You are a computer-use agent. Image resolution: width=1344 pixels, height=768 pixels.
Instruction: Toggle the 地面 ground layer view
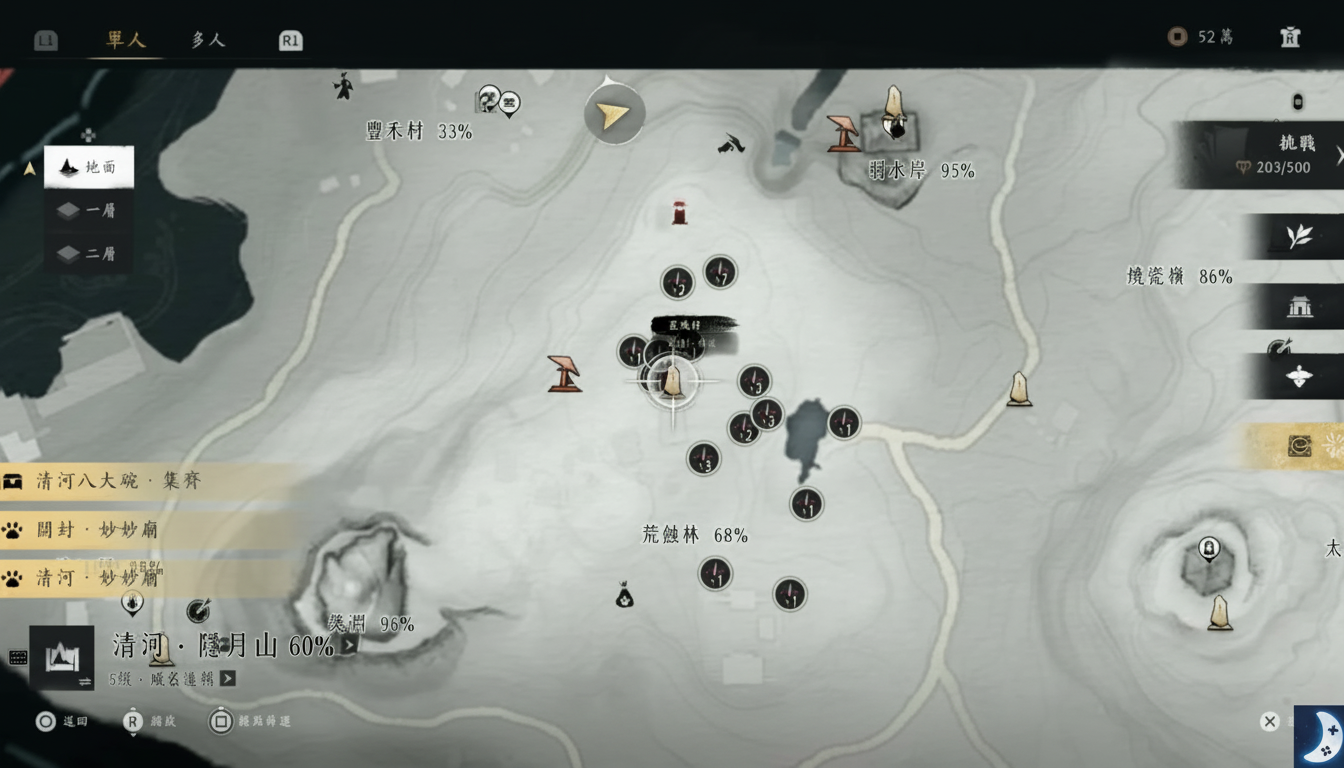[88, 167]
